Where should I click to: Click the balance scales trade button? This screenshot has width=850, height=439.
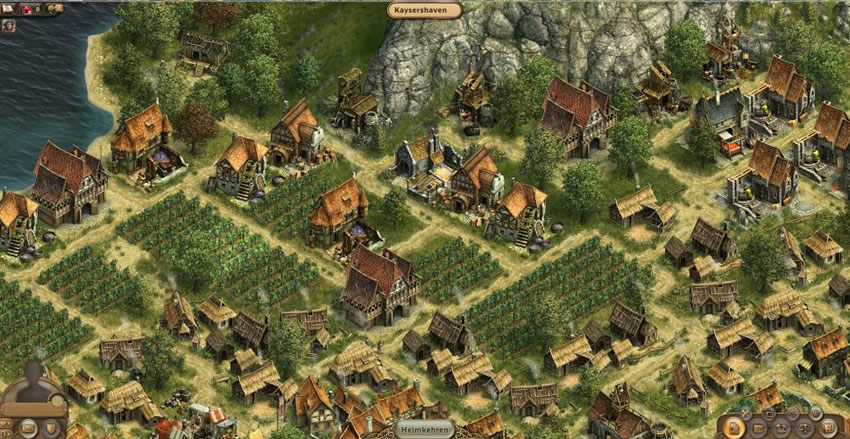pyautogui.click(x=804, y=428)
